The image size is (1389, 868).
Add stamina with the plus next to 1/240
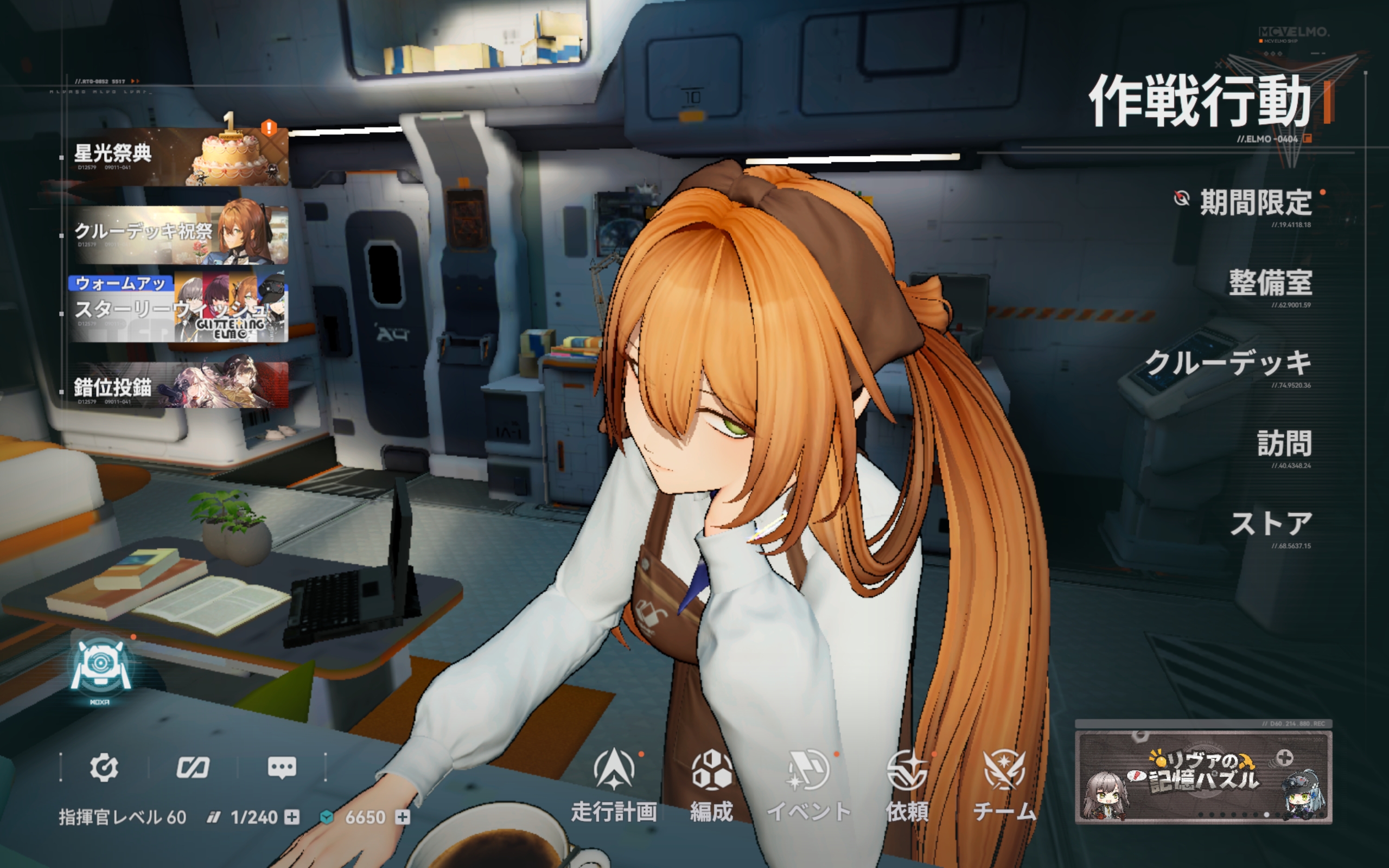(292, 817)
